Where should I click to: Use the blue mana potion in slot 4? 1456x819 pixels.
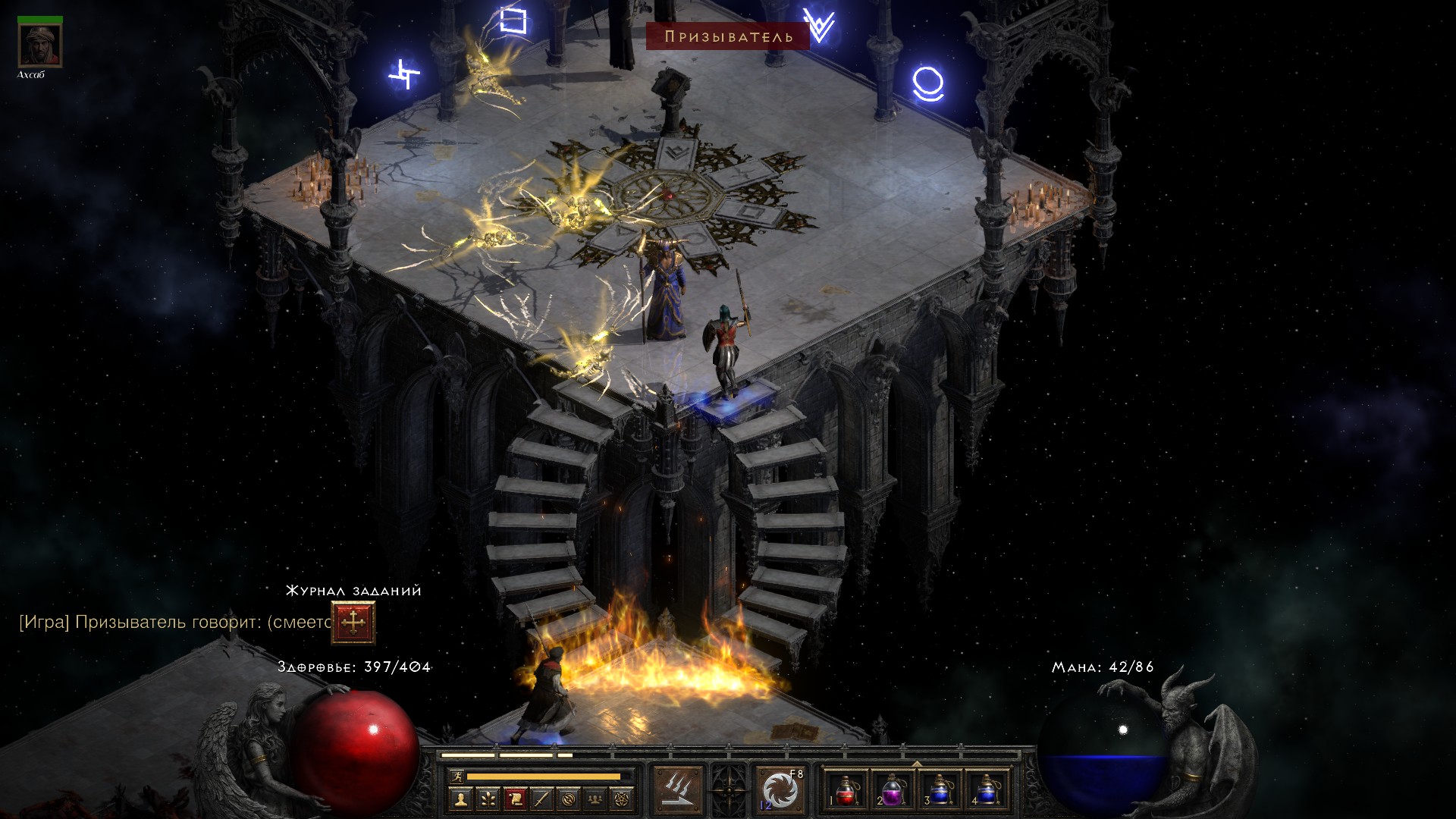985,791
